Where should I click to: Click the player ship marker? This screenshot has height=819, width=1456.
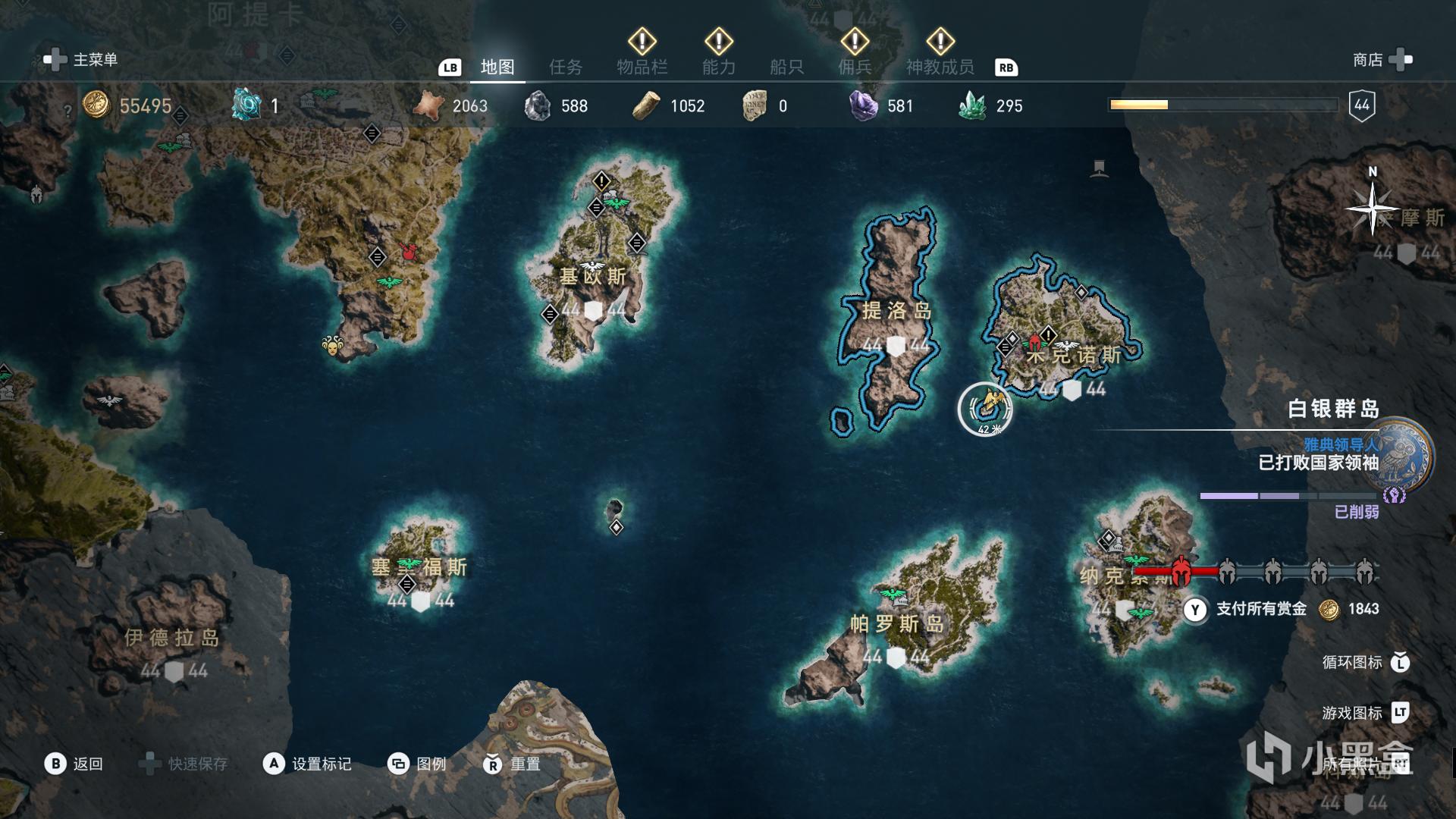[x=986, y=408]
